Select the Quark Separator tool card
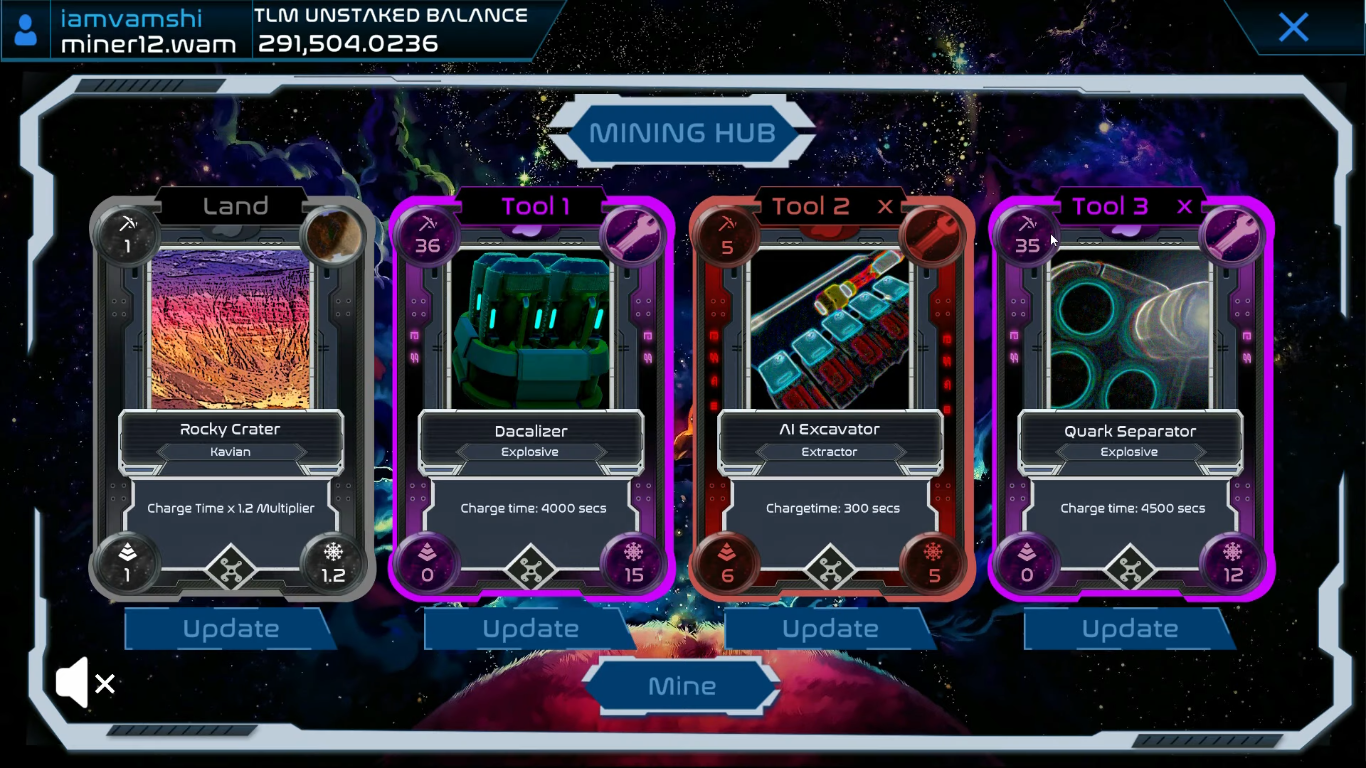This screenshot has height=768, width=1366. [x=1130, y=330]
